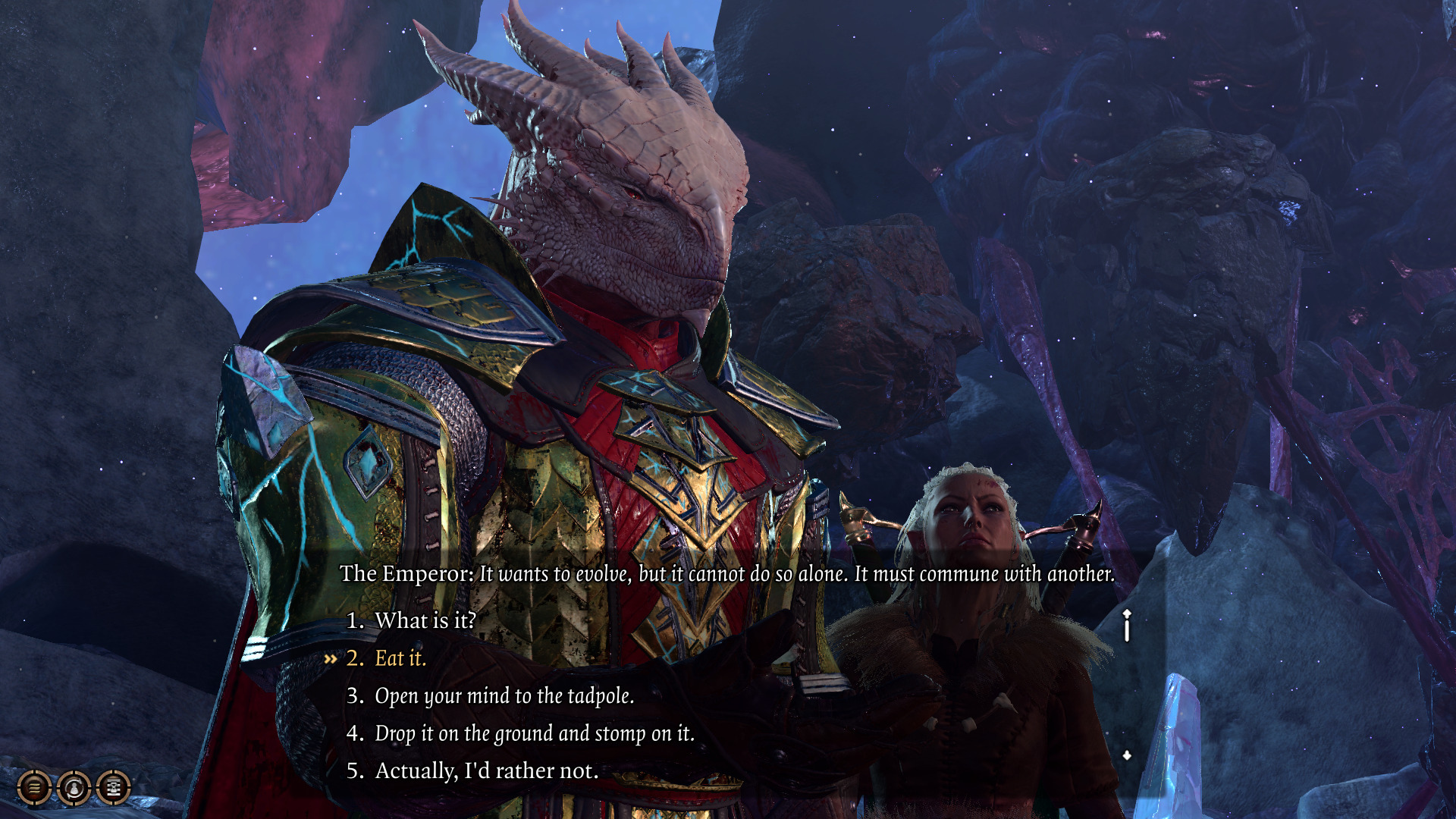The width and height of the screenshot is (1456, 819).
Task: Choose the "Eat it." reply
Action: (x=400, y=658)
